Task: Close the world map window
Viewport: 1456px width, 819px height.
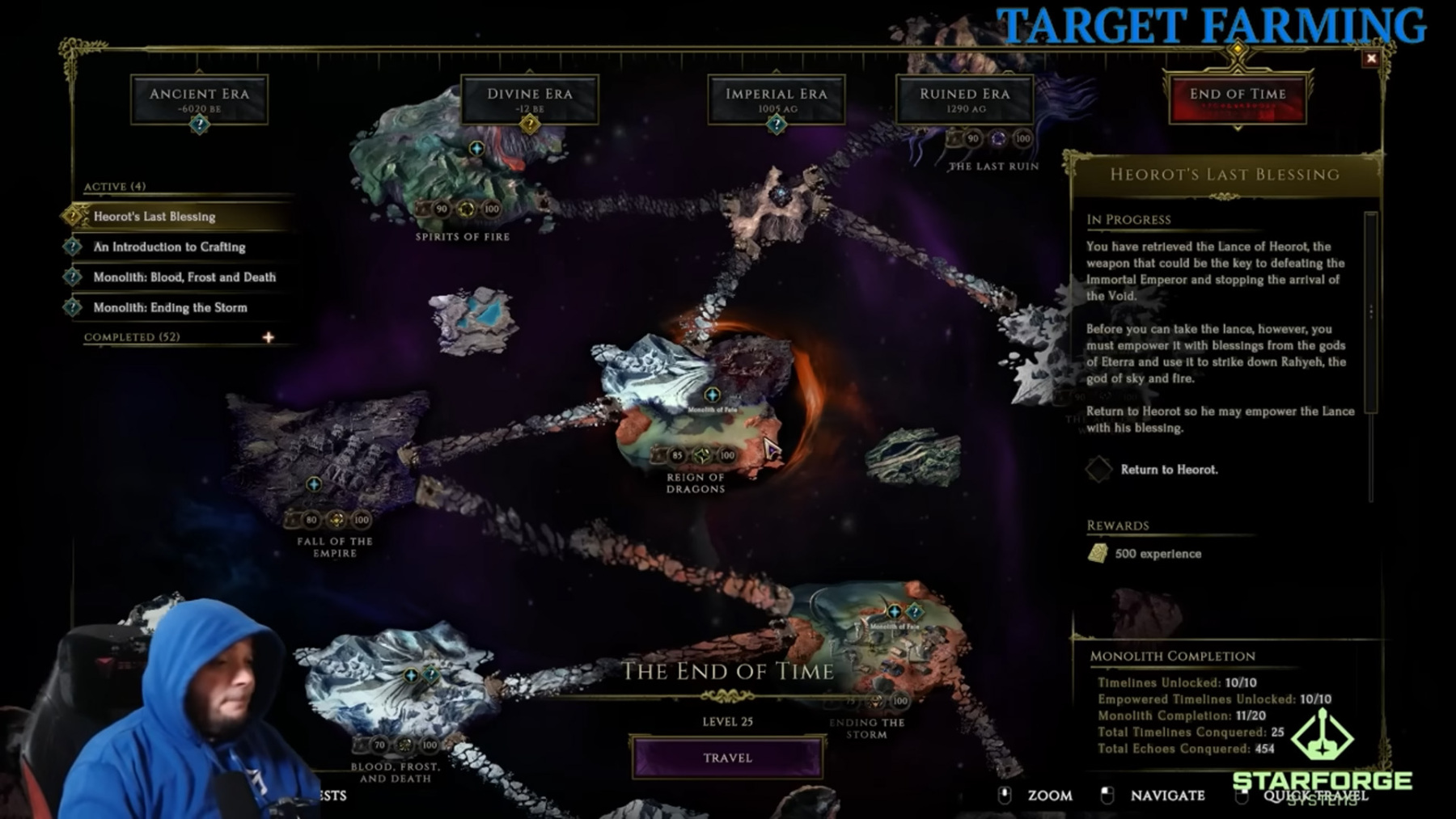Action: (1371, 58)
